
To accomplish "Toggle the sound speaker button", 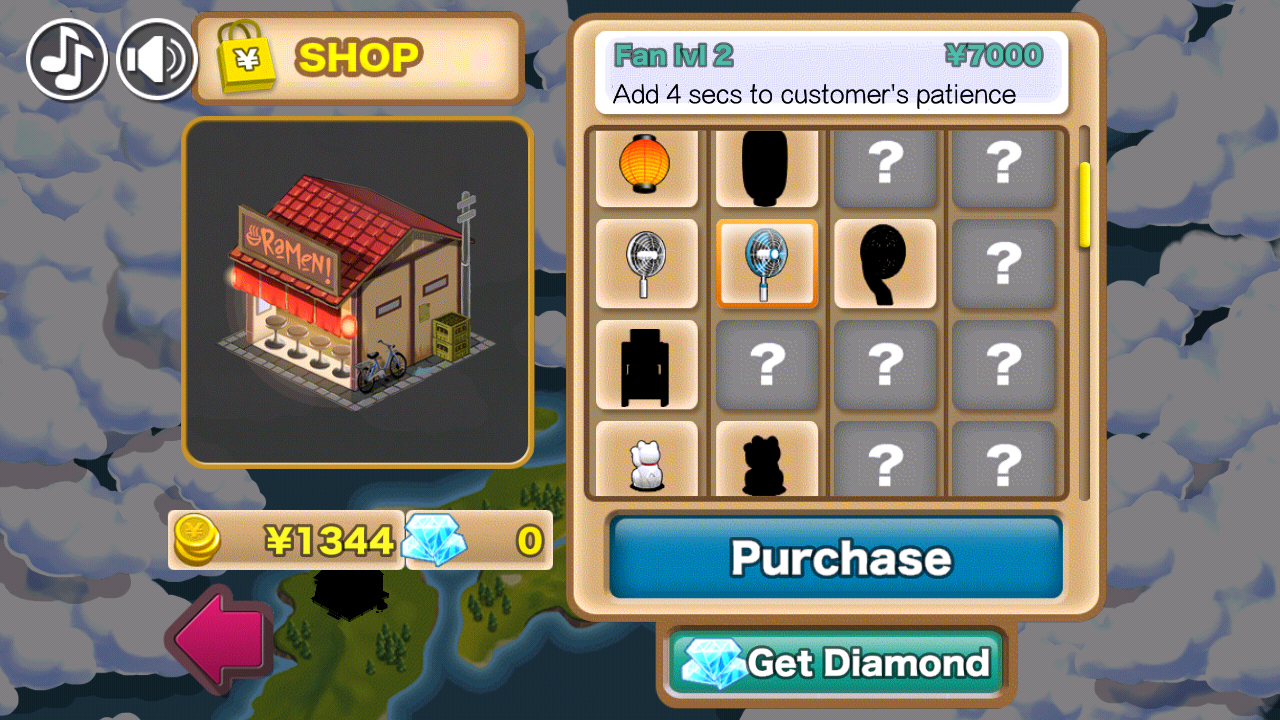I will click(156, 59).
